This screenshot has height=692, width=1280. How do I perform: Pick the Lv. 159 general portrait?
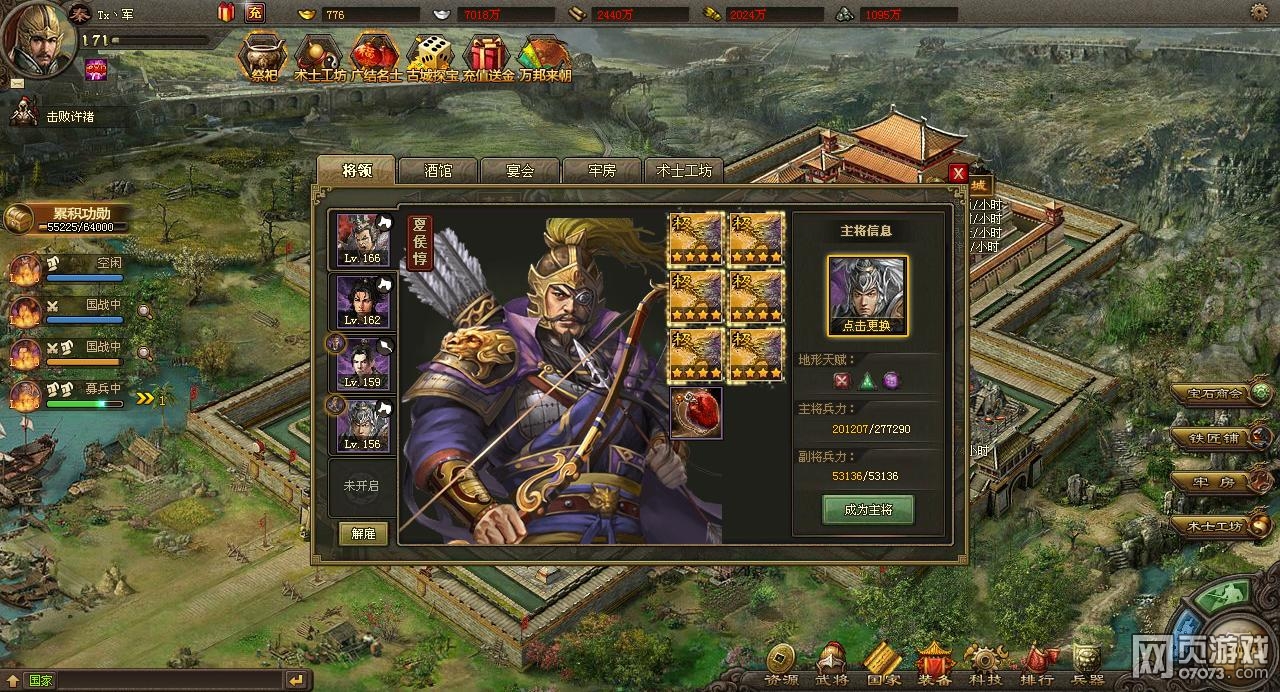tap(362, 364)
